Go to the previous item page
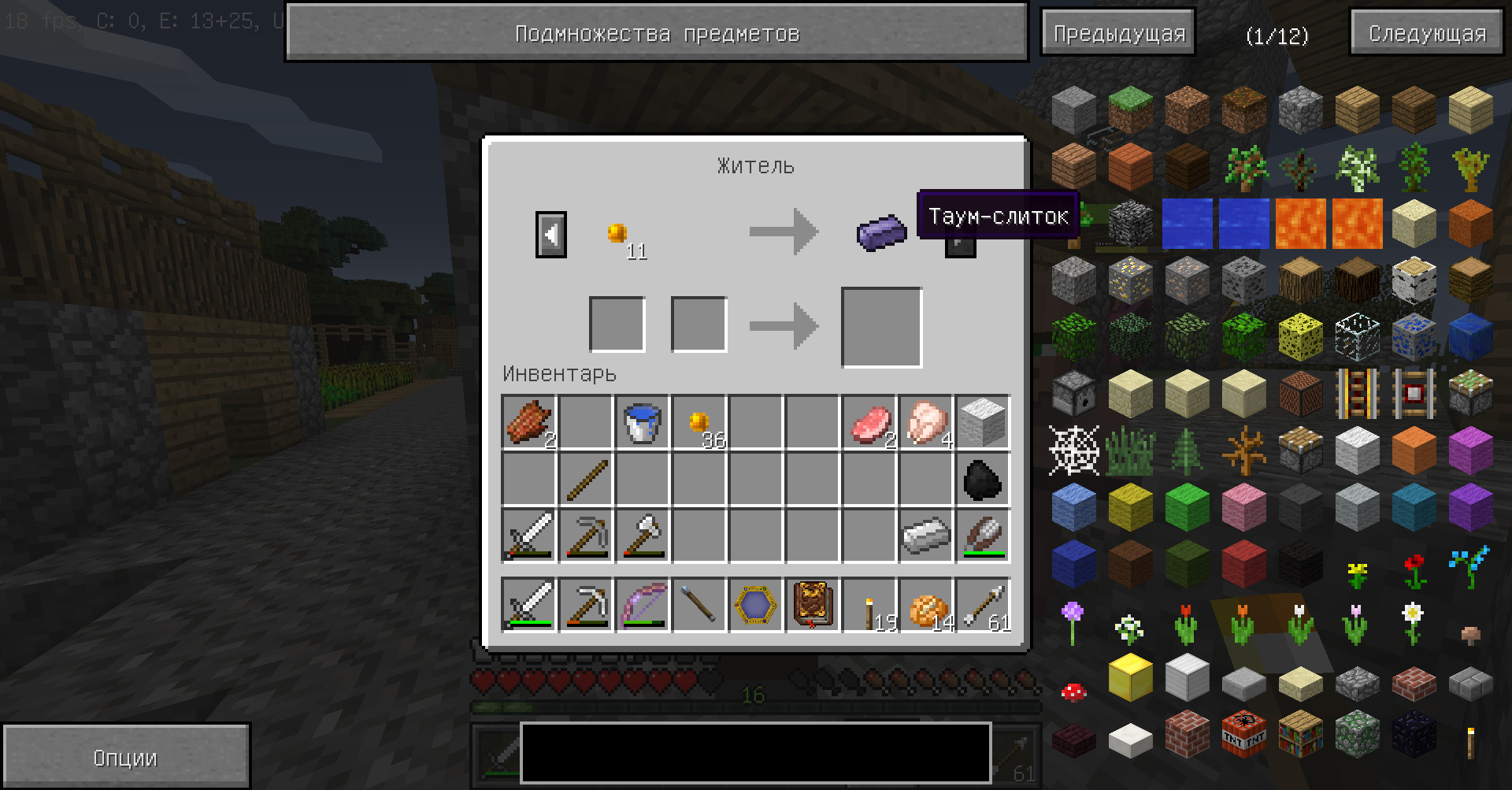Image resolution: width=1512 pixels, height=790 pixels. point(1118,33)
